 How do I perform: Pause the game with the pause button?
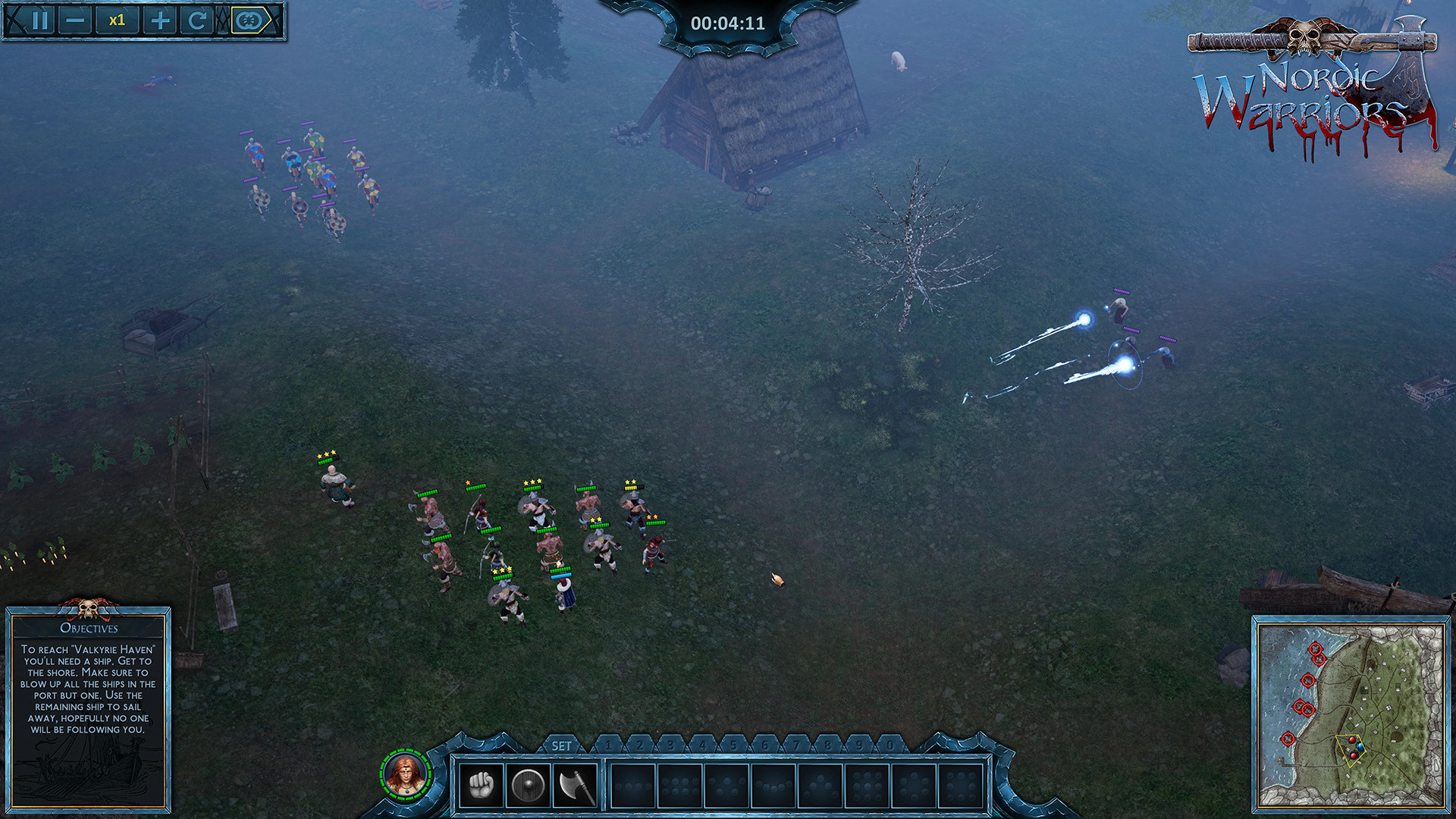pyautogui.click(x=41, y=20)
